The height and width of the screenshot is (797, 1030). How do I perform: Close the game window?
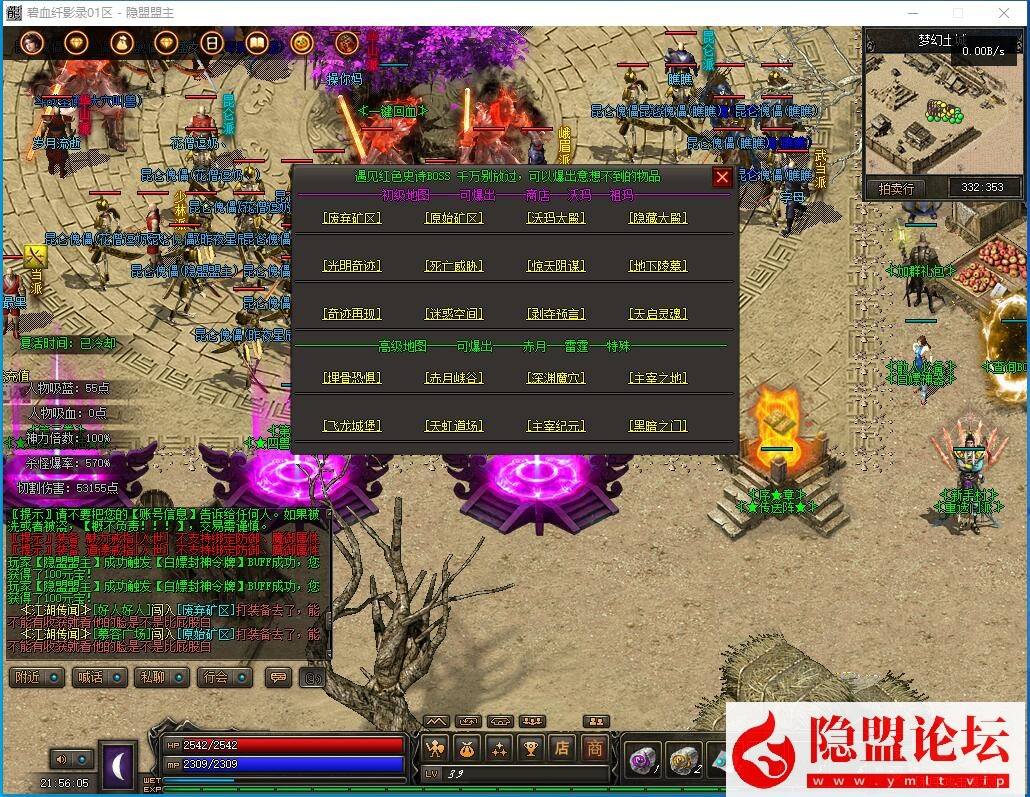point(1004,13)
